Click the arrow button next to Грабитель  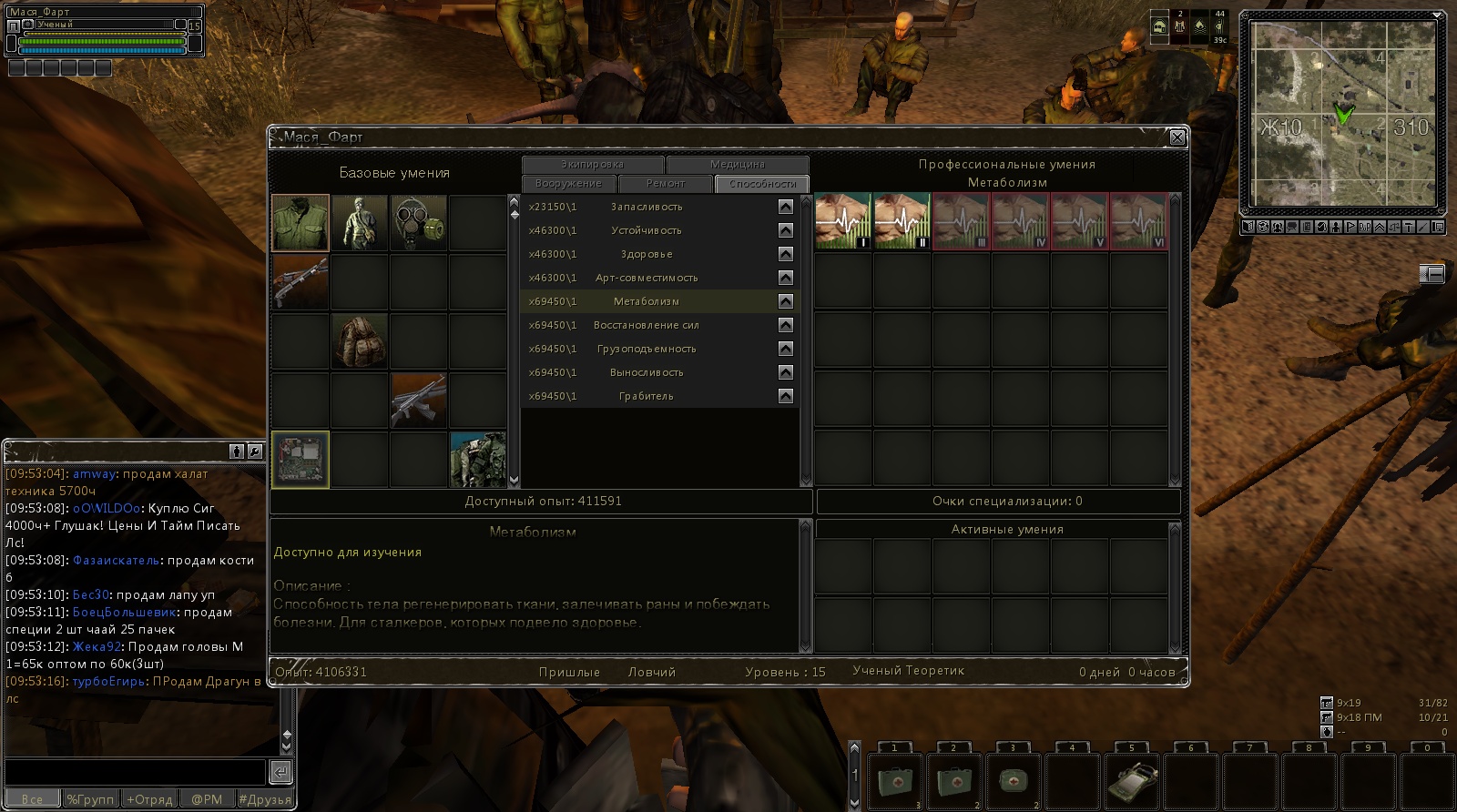tap(786, 396)
